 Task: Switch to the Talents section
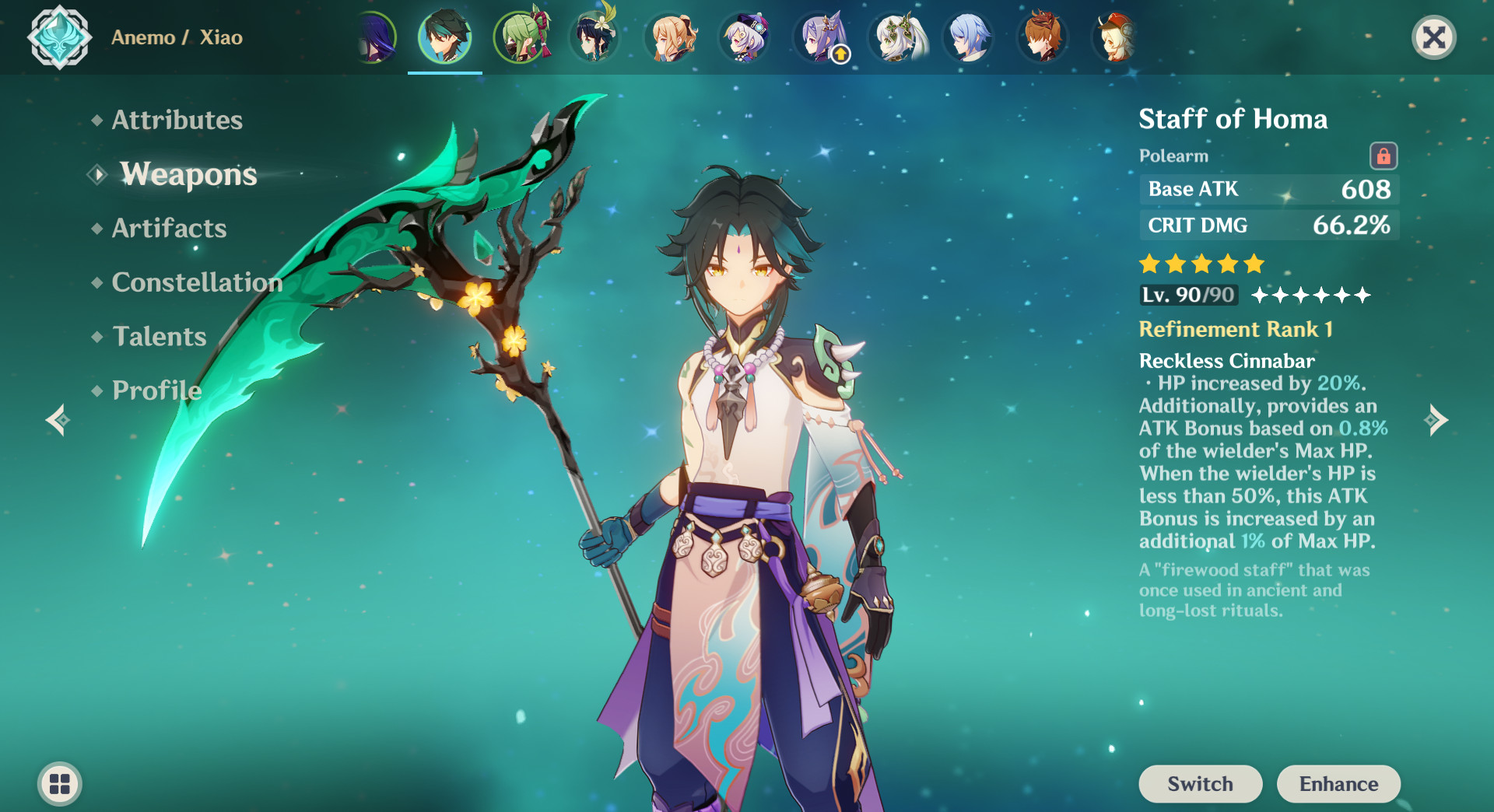tap(159, 337)
